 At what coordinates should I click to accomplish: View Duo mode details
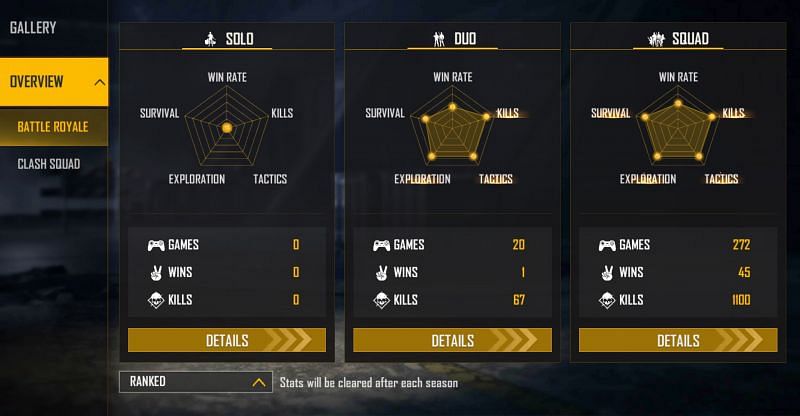point(452,340)
